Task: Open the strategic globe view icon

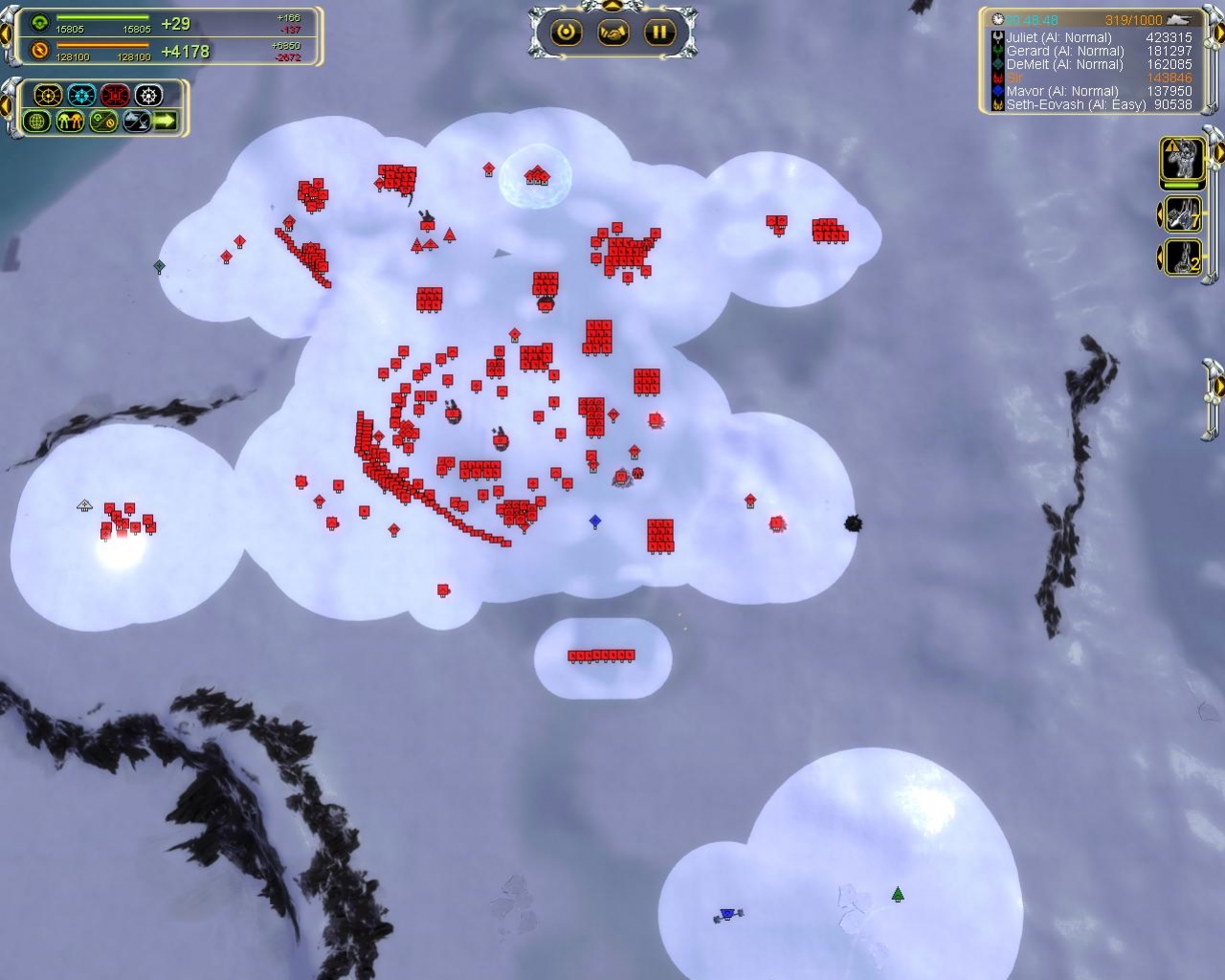Action: pyautogui.click(x=38, y=122)
